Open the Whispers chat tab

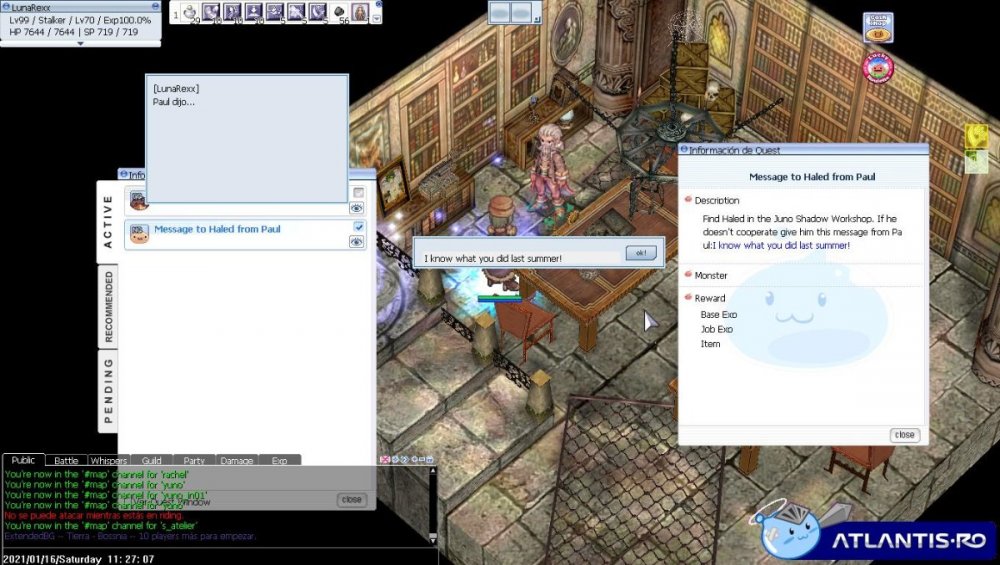108,461
